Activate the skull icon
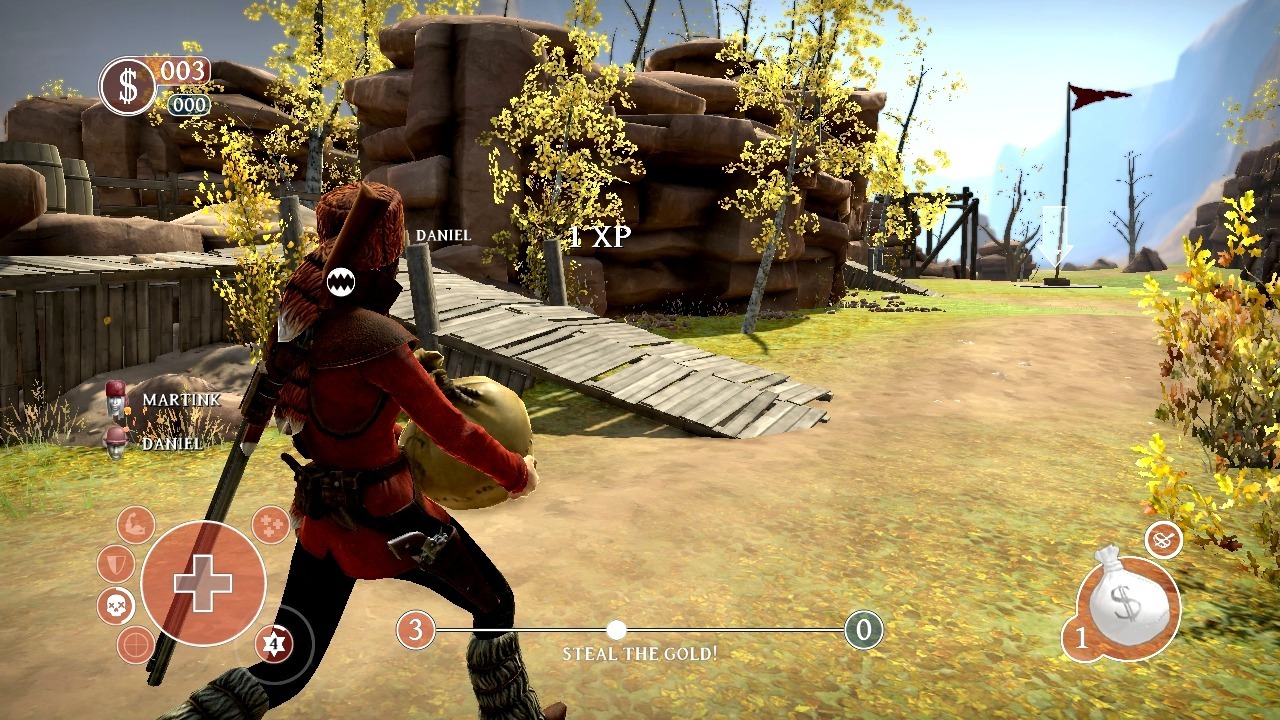 (116, 605)
